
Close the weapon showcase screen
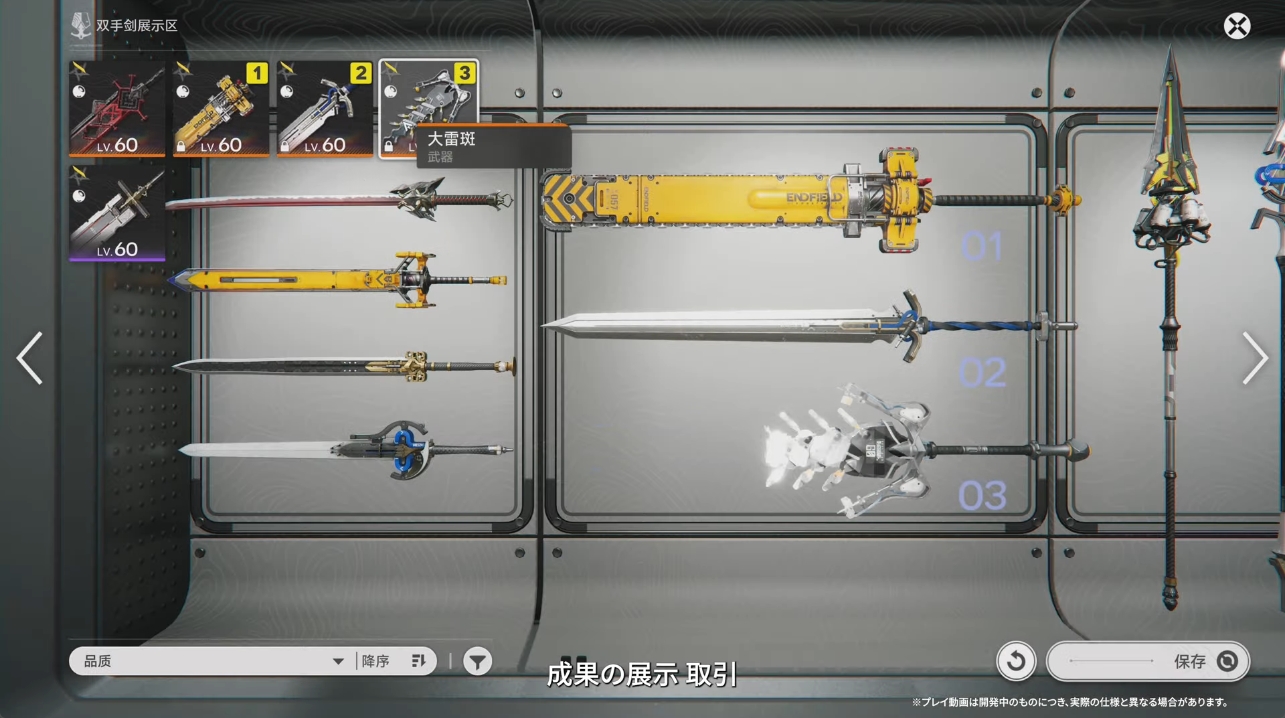pos(1237,26)
